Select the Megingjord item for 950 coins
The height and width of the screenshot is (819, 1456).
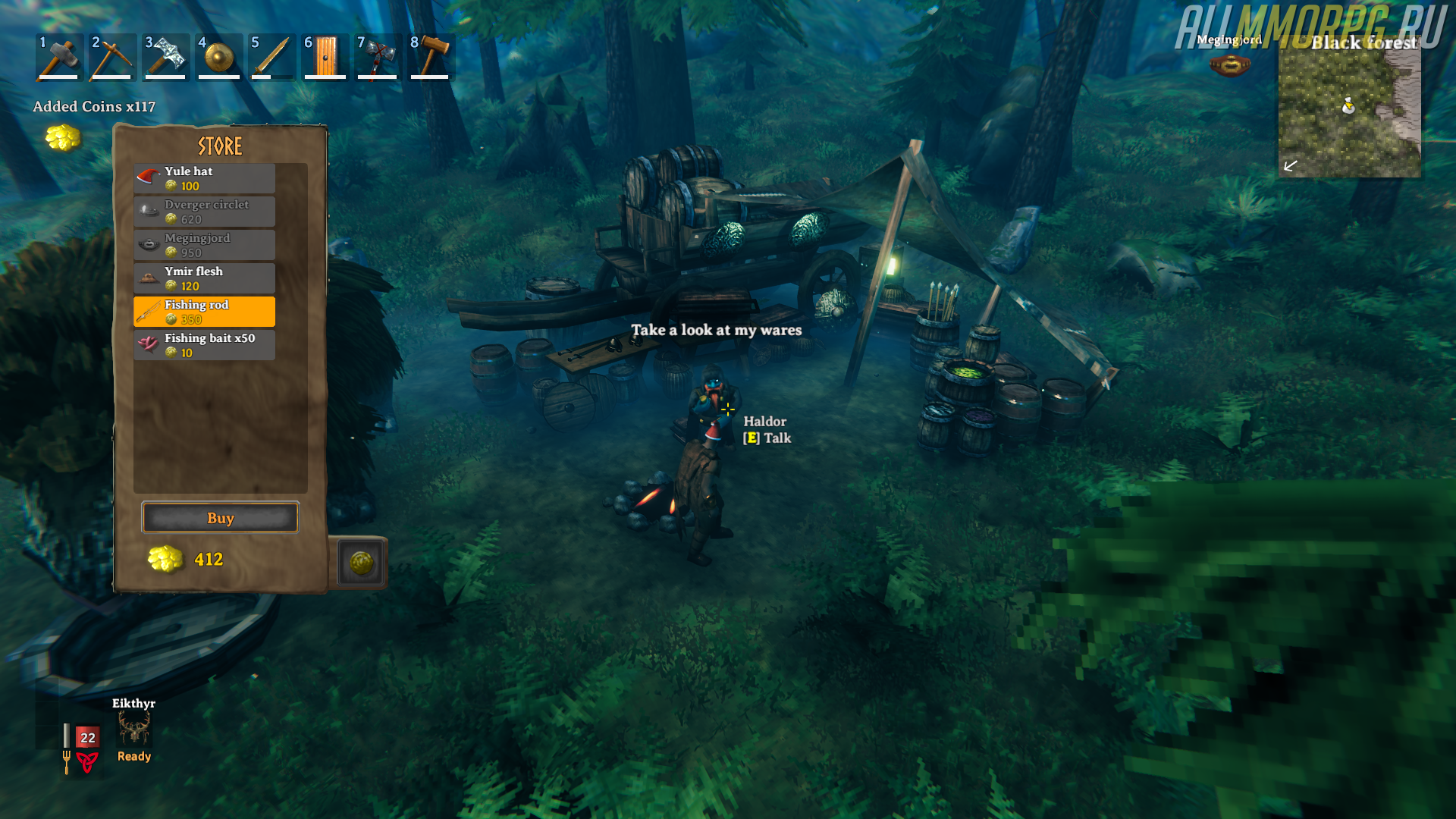(204, 245)
